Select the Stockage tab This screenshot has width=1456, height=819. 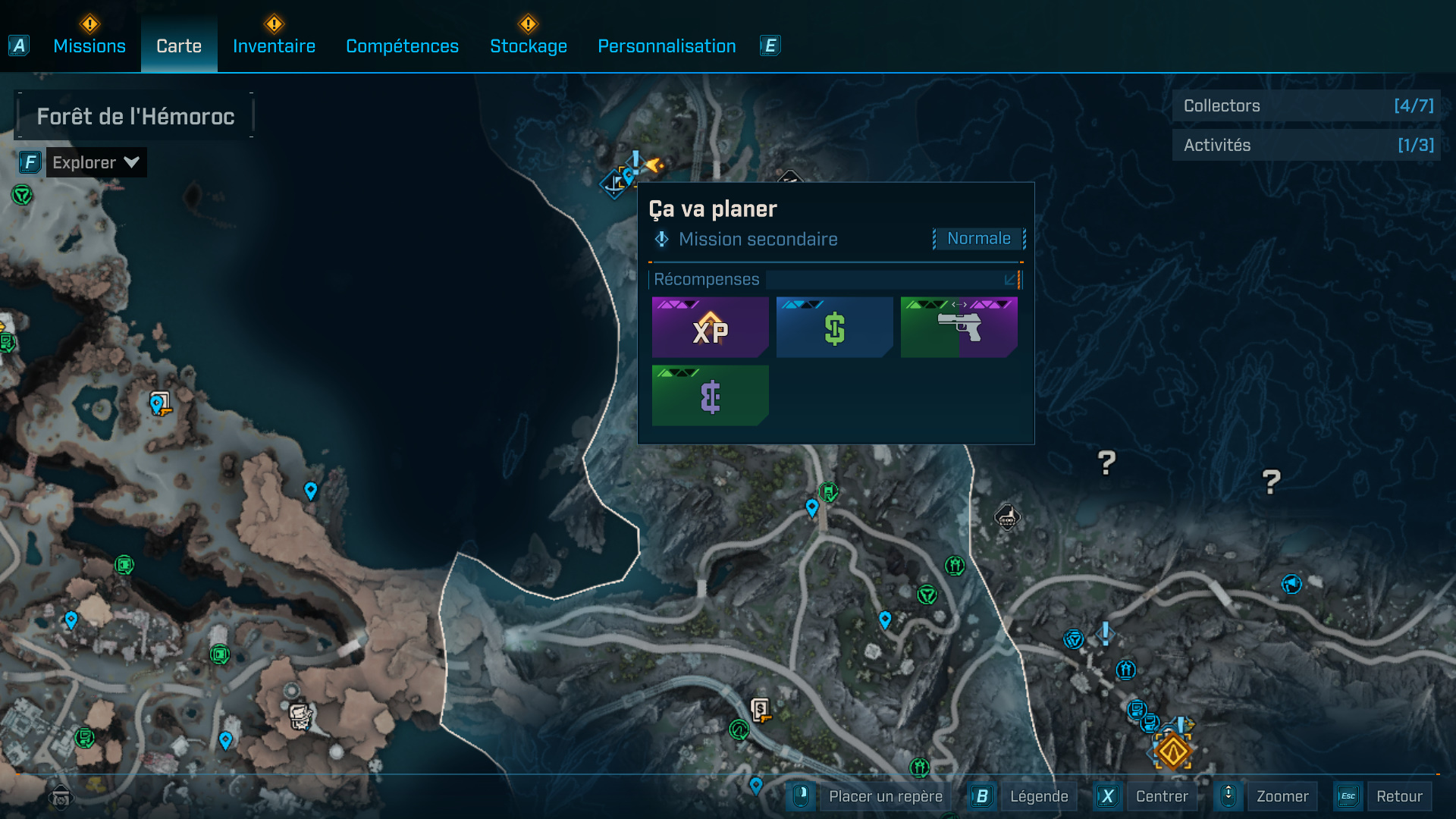(529, 46)
